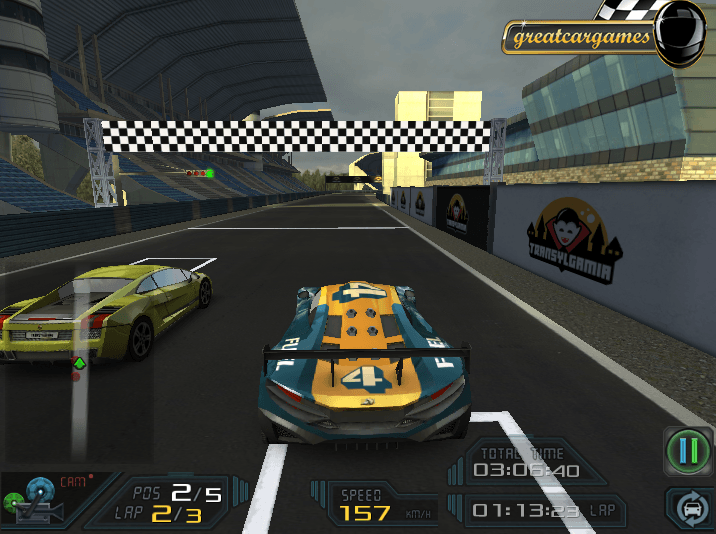Reset the car with the circular-arrows car icon
716x534 pixels.
691,509
